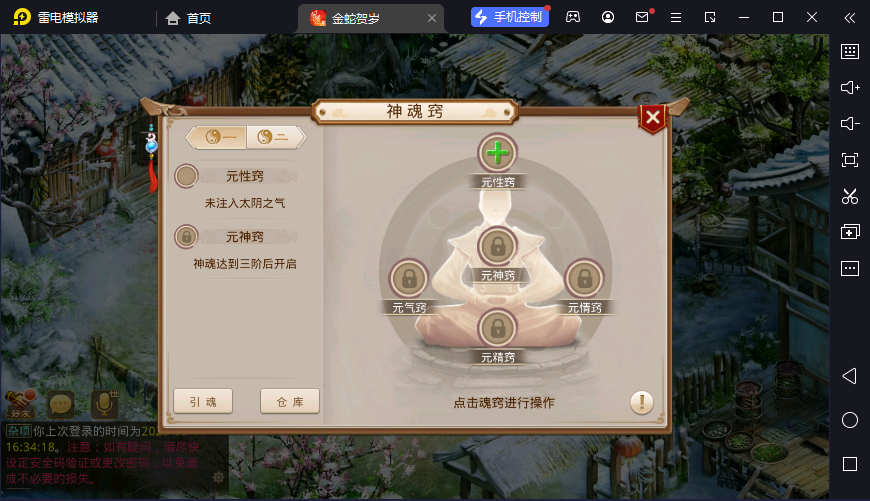This screenshot has height=501, width=870.
Task: Activate the green plus 元性窍 node
Action: click(497, 154)
